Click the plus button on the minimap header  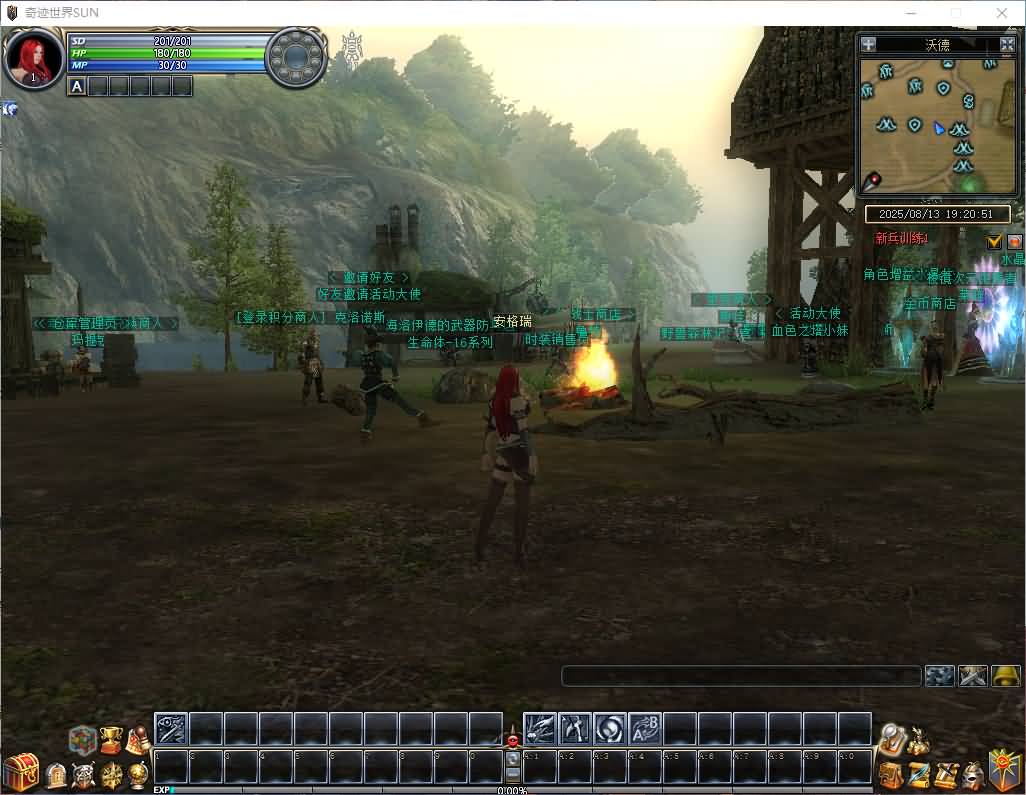(x=868, y=44)
